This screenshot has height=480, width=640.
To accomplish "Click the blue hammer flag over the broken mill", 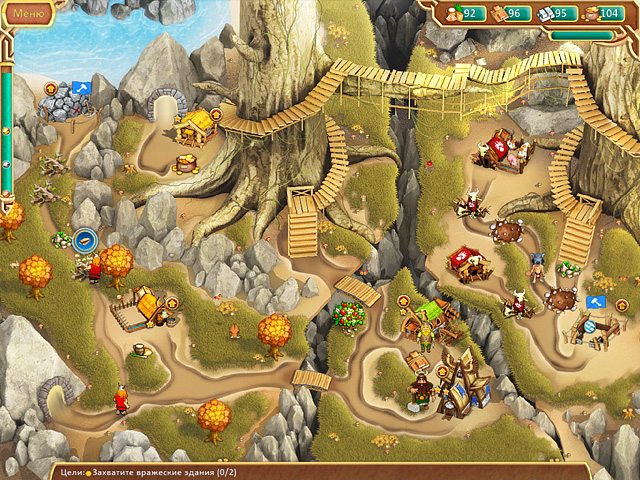I will (594, 301).
